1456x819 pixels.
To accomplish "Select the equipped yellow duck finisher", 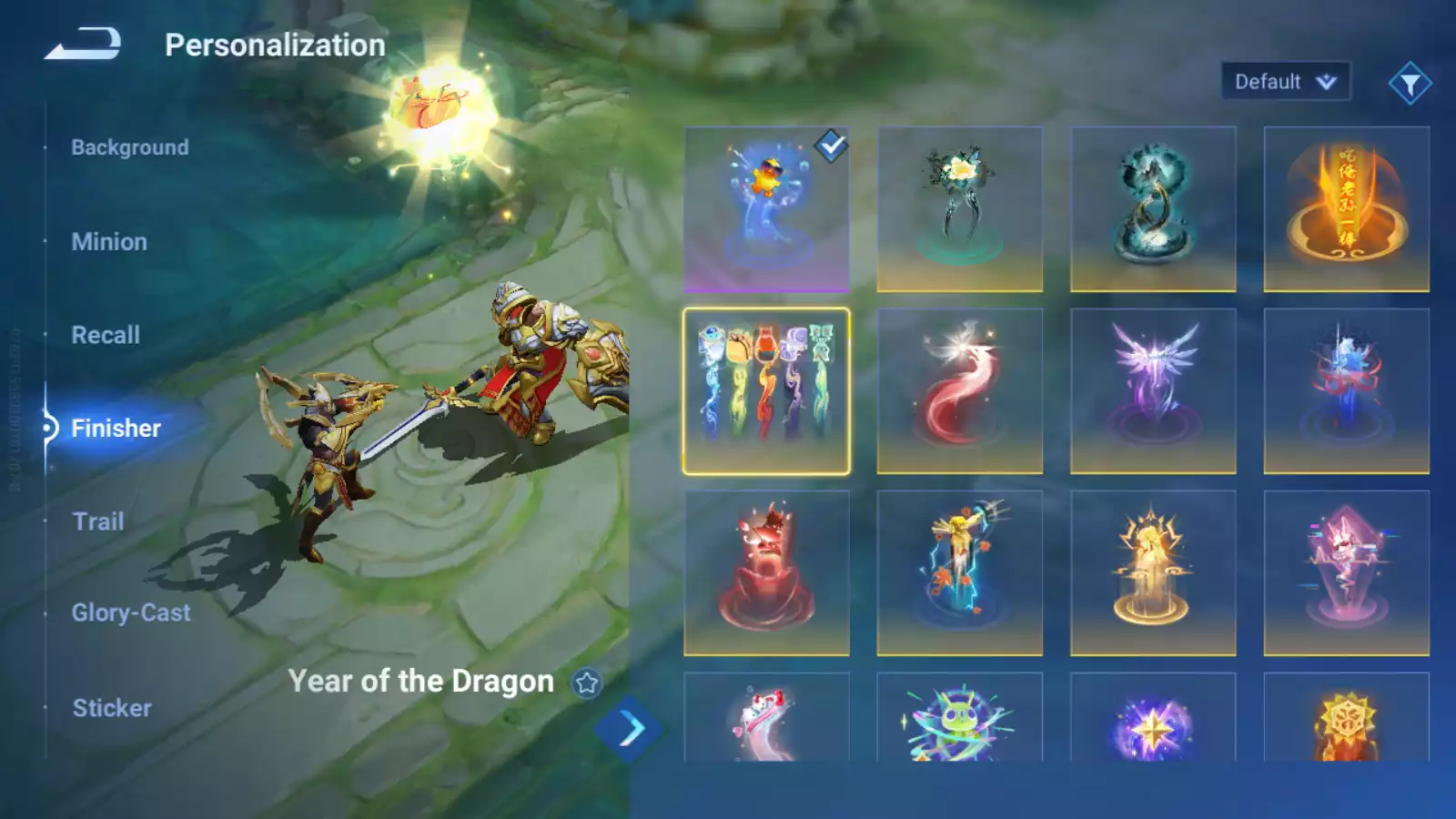I will [x=766, y=209].
